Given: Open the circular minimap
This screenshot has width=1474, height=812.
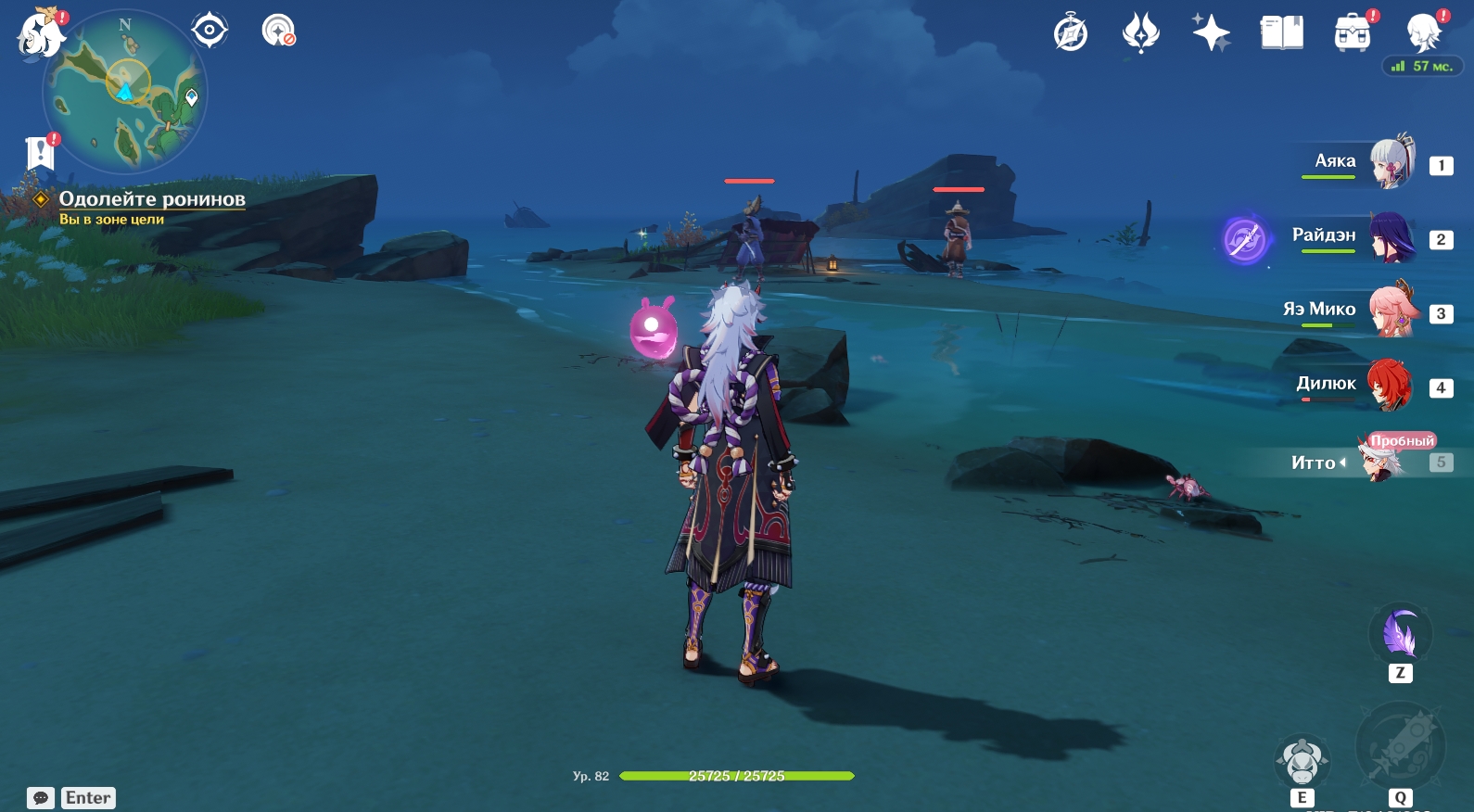Looking at the screenshot, I should point(125,92).
